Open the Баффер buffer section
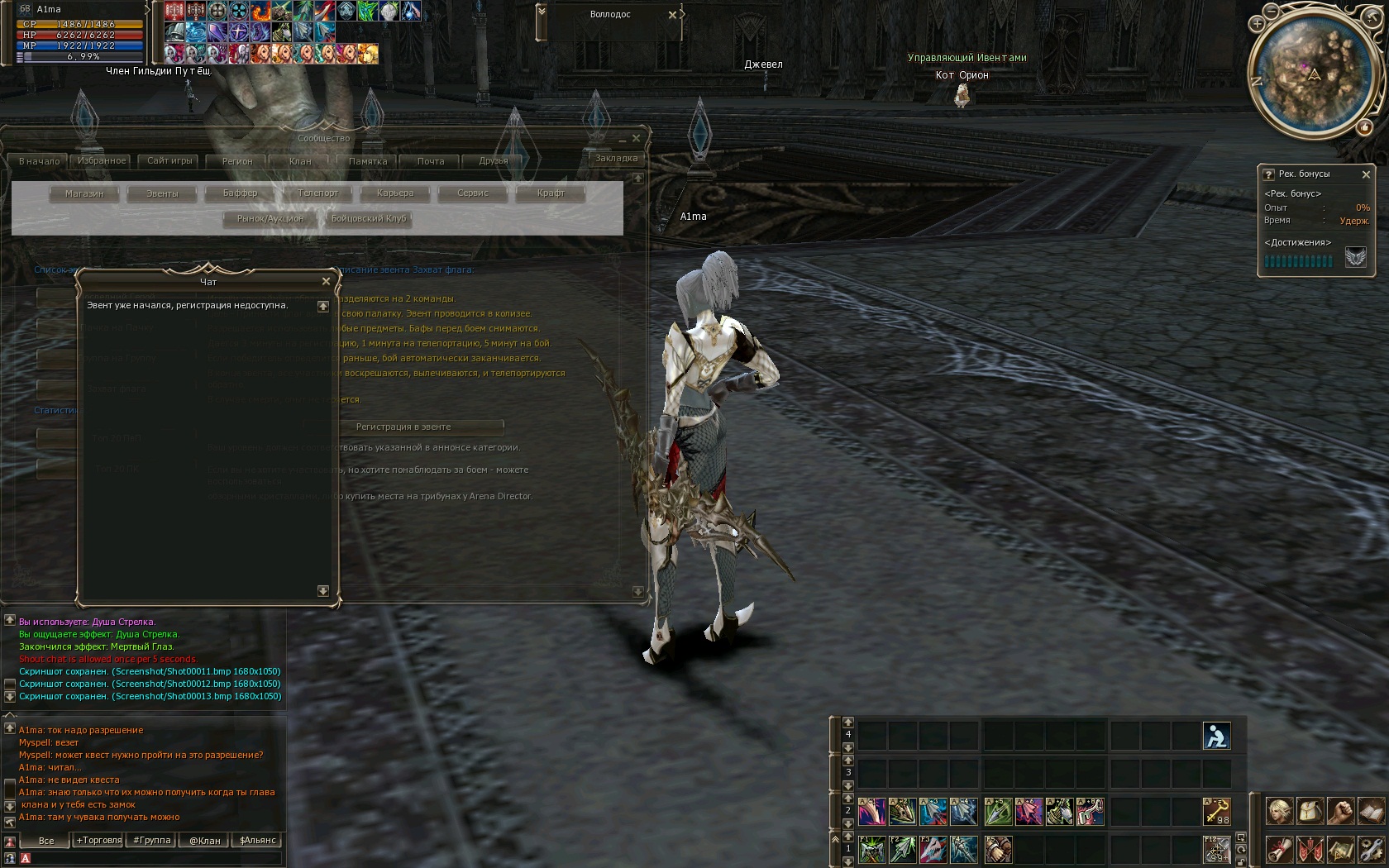 [x=240, y=193]
